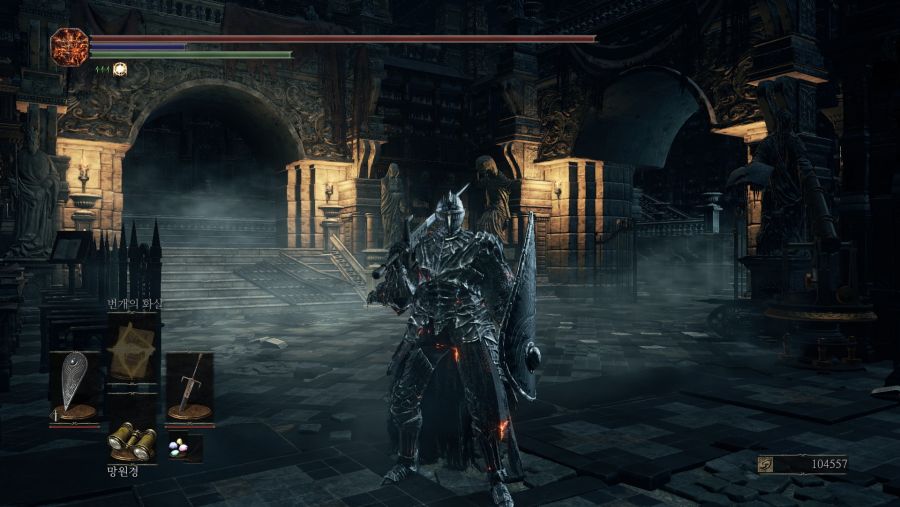900x507 pixels.
Task: Use the binoculars item slot
Action: 132,440
